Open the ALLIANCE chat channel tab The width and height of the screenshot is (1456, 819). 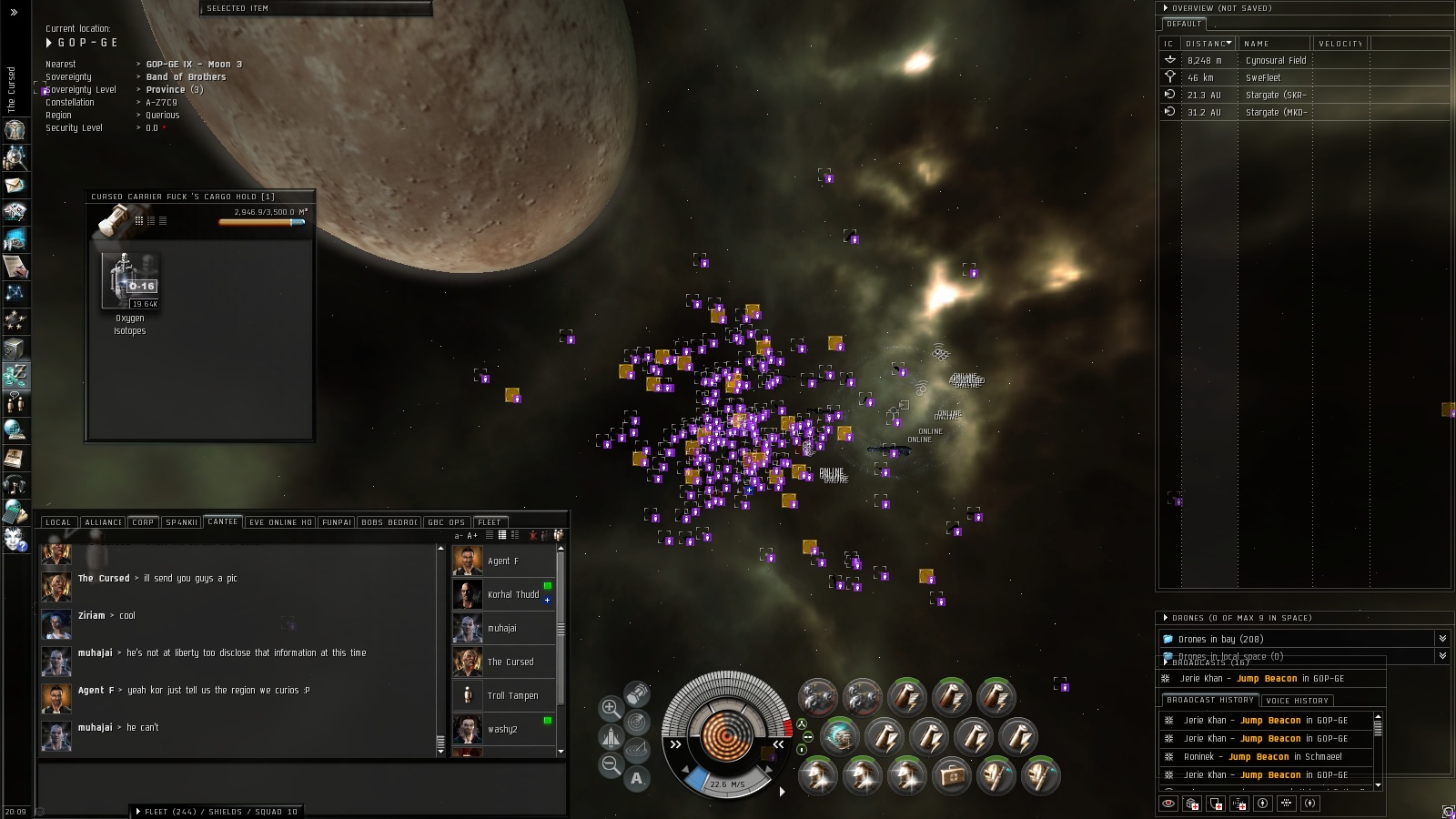point(104,522)
